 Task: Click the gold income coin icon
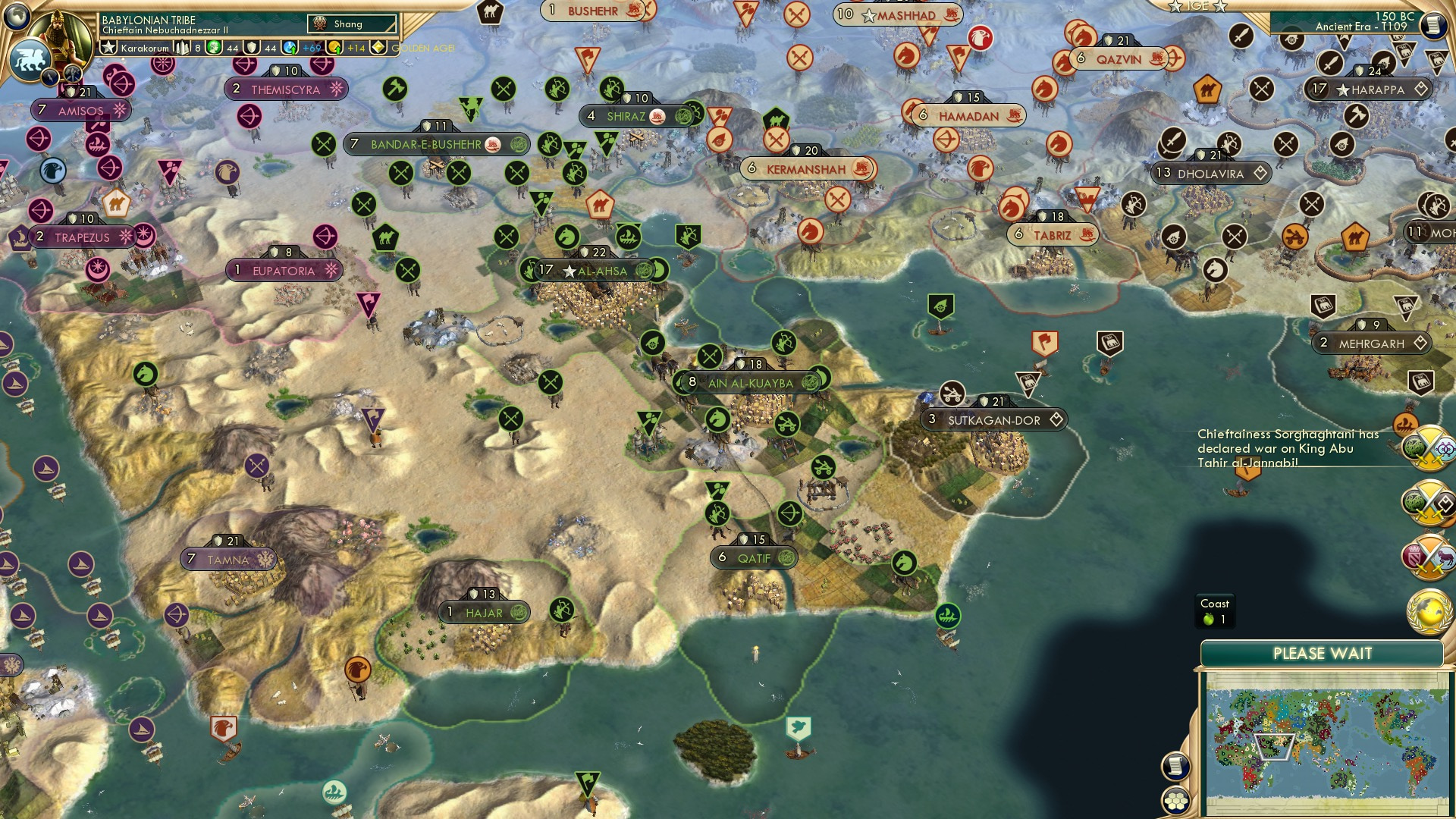pos(332,47)
